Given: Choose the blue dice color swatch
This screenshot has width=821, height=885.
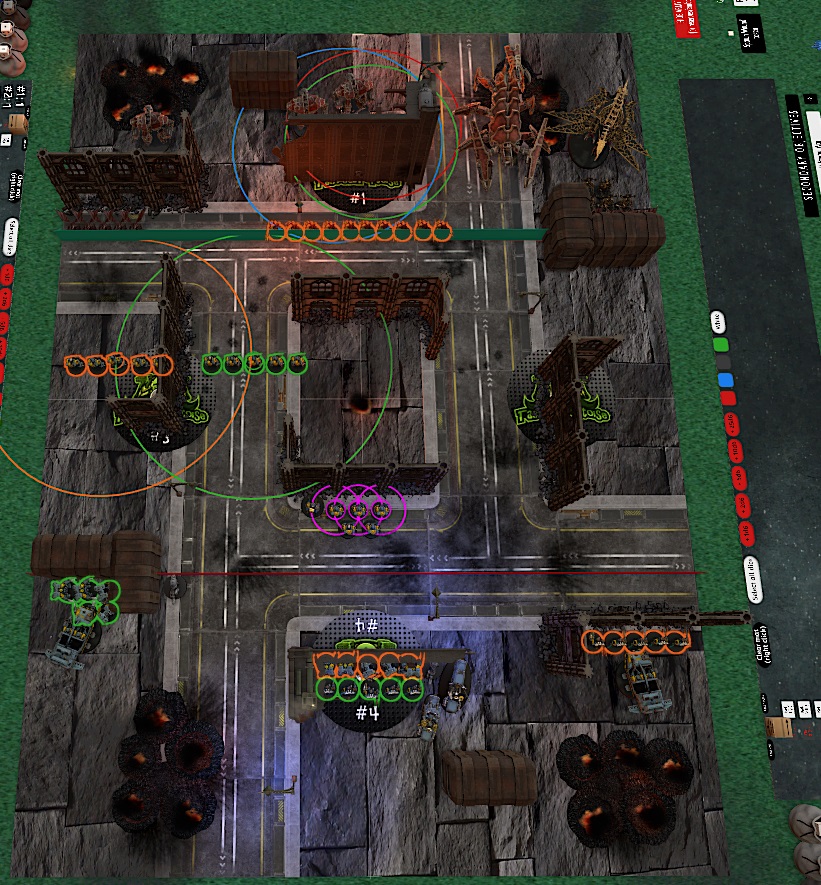Looking at the screenshot, I should point(725,380).
